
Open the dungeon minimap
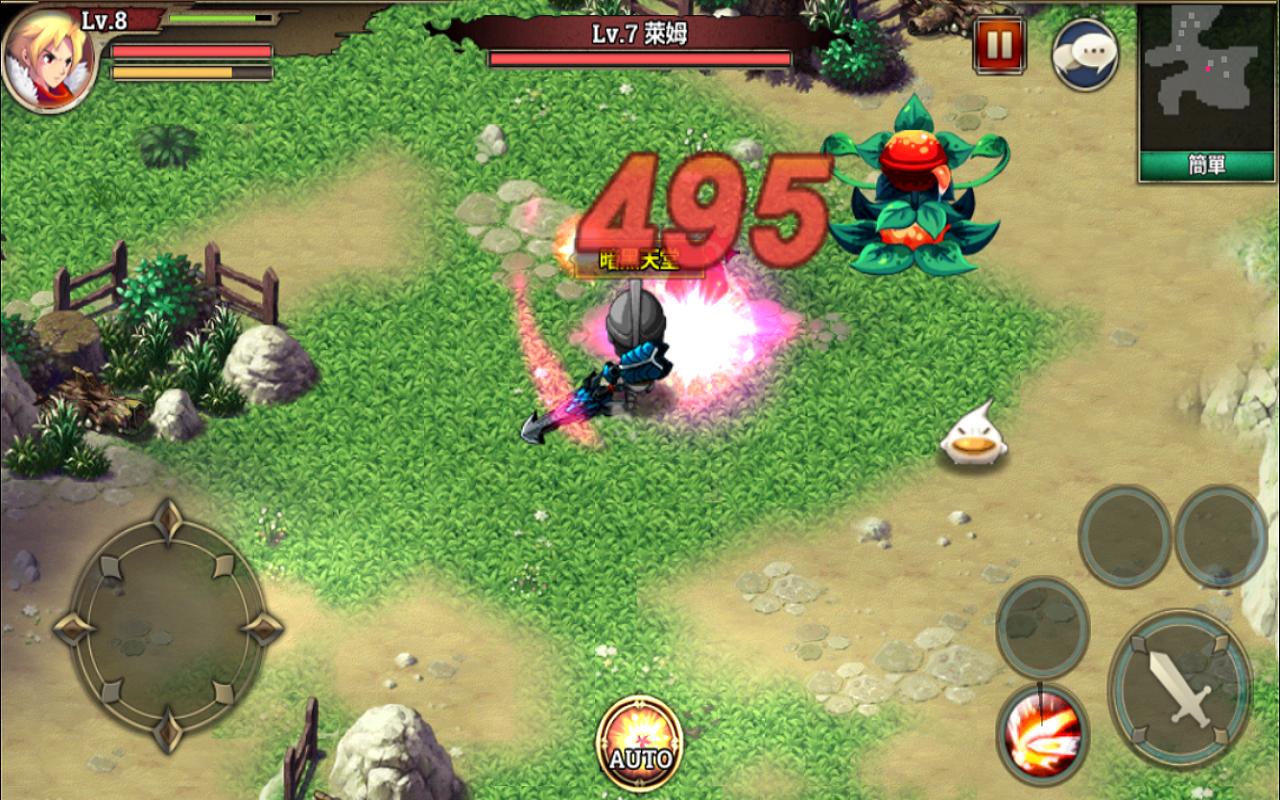point(1207,78)
